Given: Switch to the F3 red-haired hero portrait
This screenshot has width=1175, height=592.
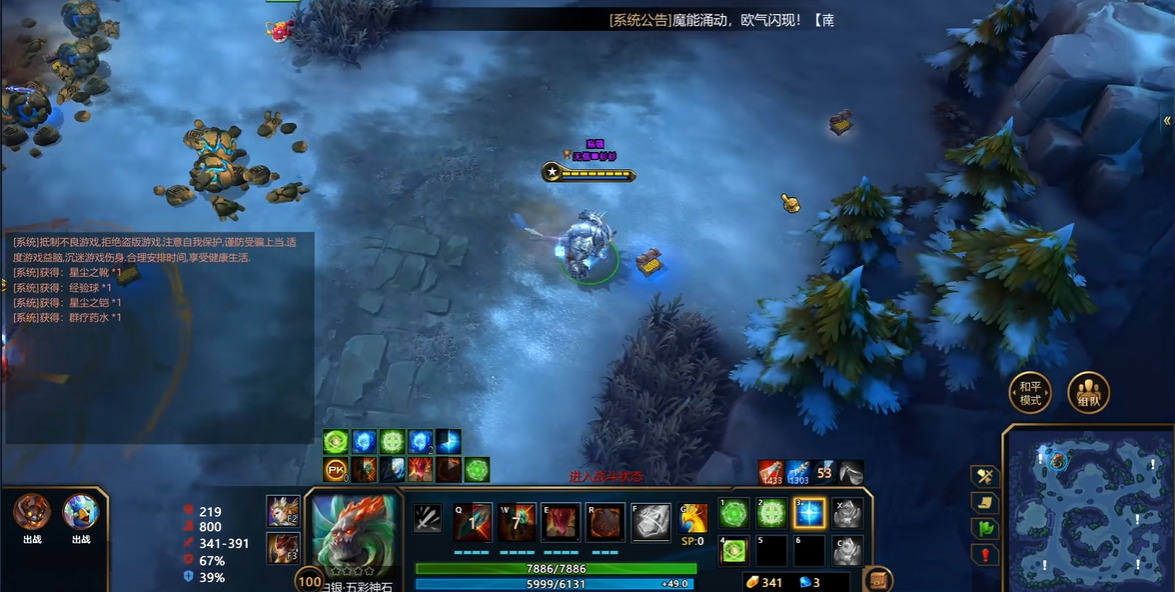Looking at the screenshot, I should tap(283, 548).
